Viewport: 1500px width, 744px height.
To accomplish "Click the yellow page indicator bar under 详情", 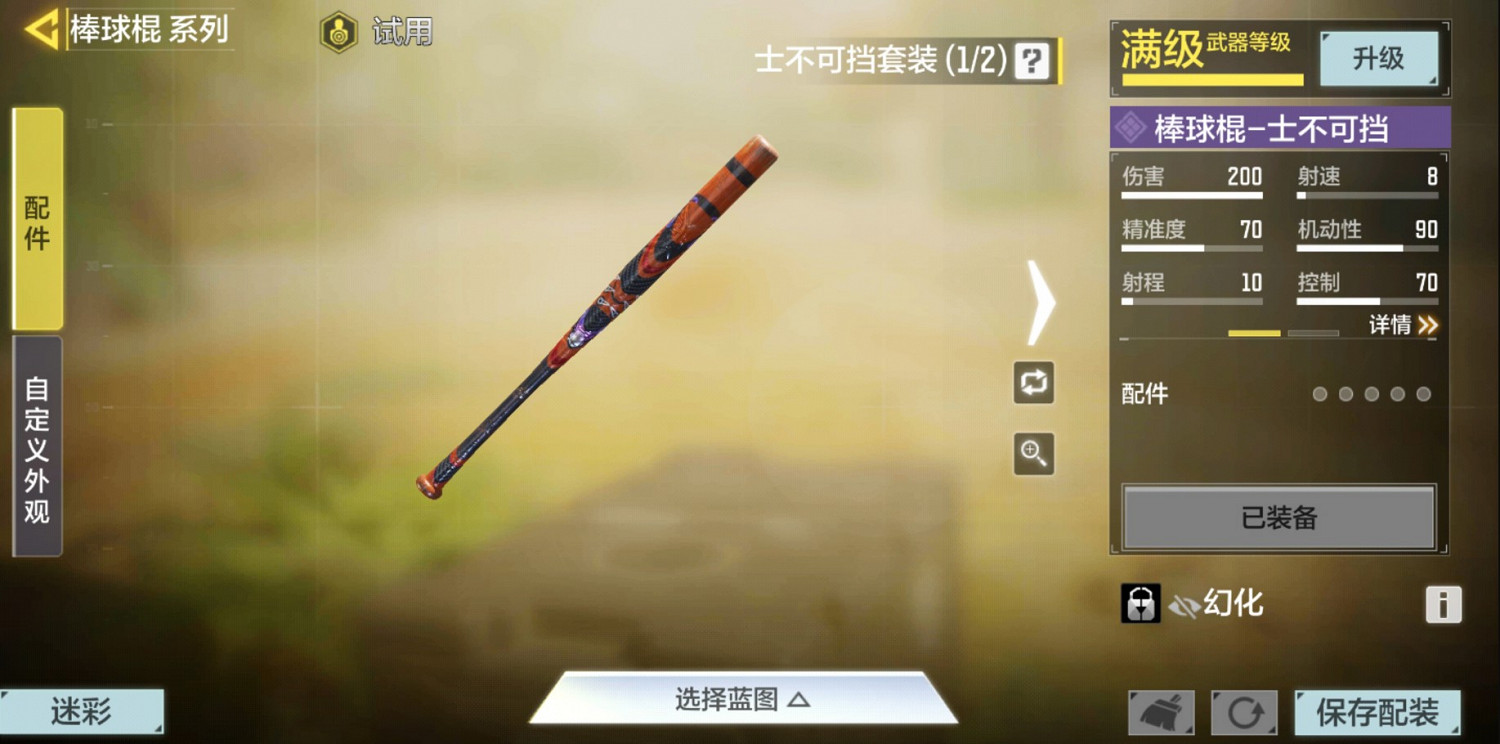I will (x=1253, y=332).
